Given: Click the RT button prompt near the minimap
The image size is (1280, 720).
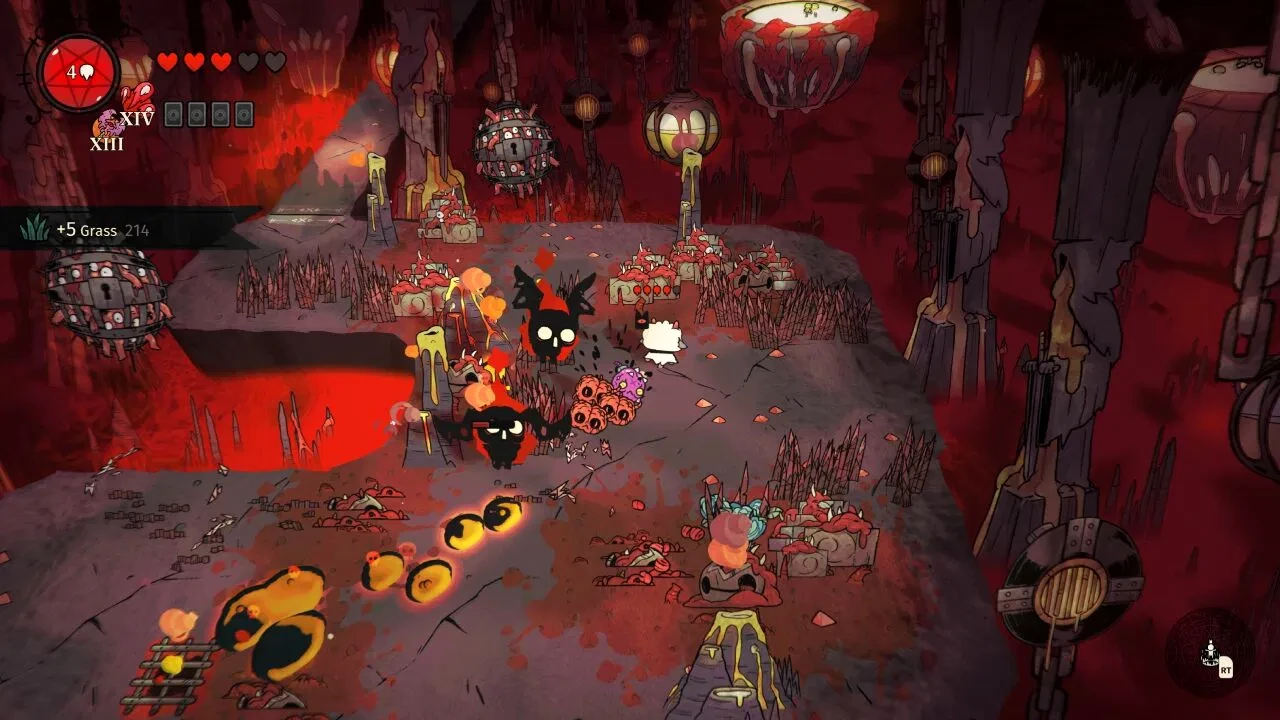Looking at the screenshot, I should [1227, 670].
